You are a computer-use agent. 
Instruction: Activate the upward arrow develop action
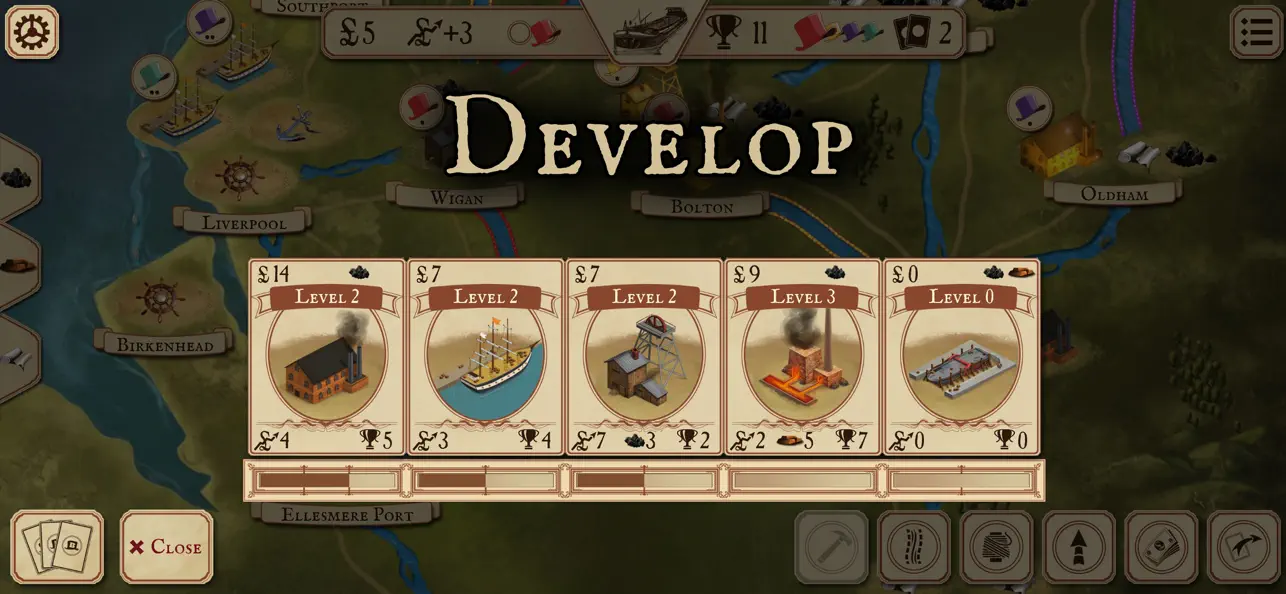click(1079, 547)
